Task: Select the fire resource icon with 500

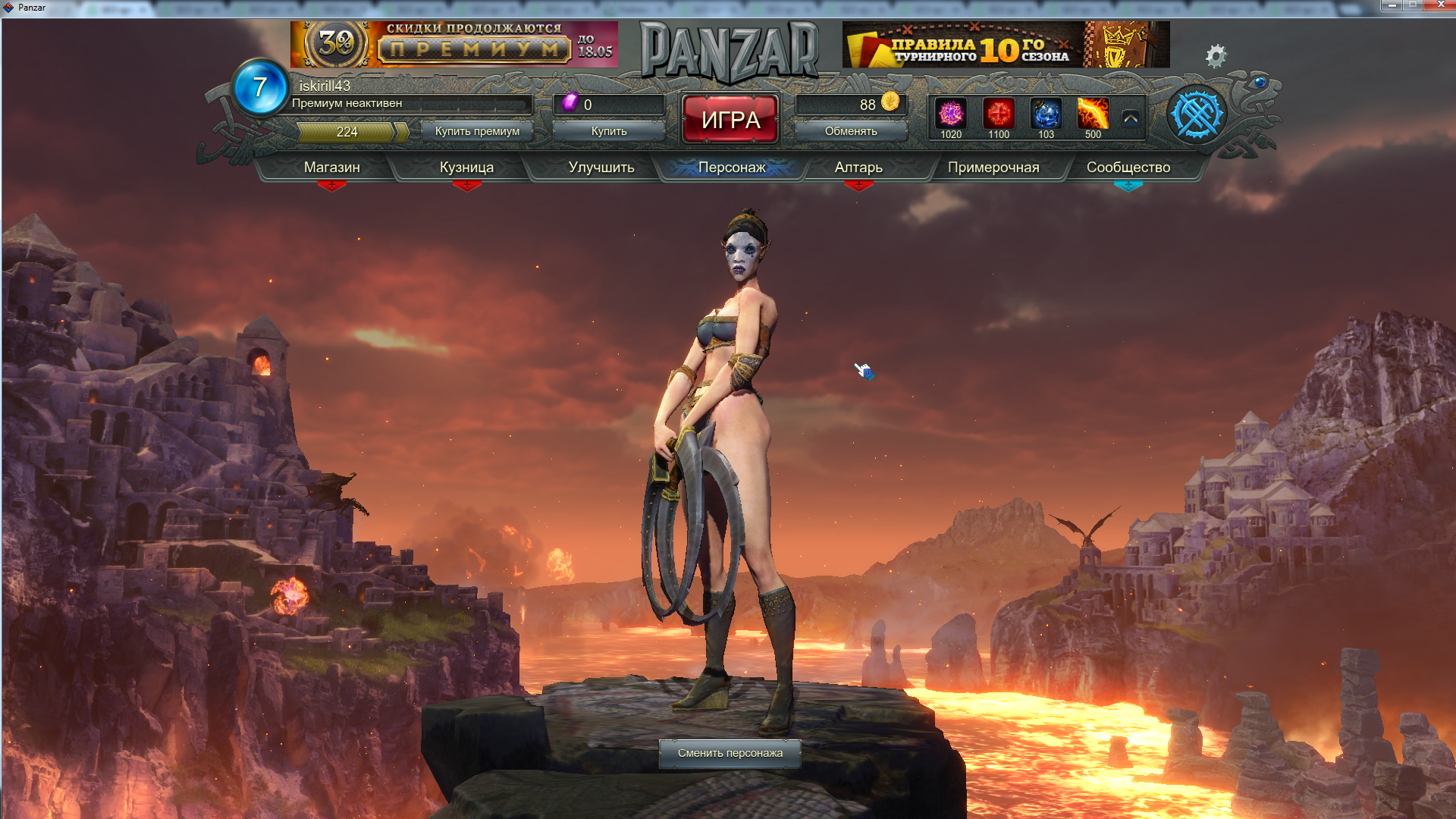Action: pyautogui.click(x=1093, y=115)
